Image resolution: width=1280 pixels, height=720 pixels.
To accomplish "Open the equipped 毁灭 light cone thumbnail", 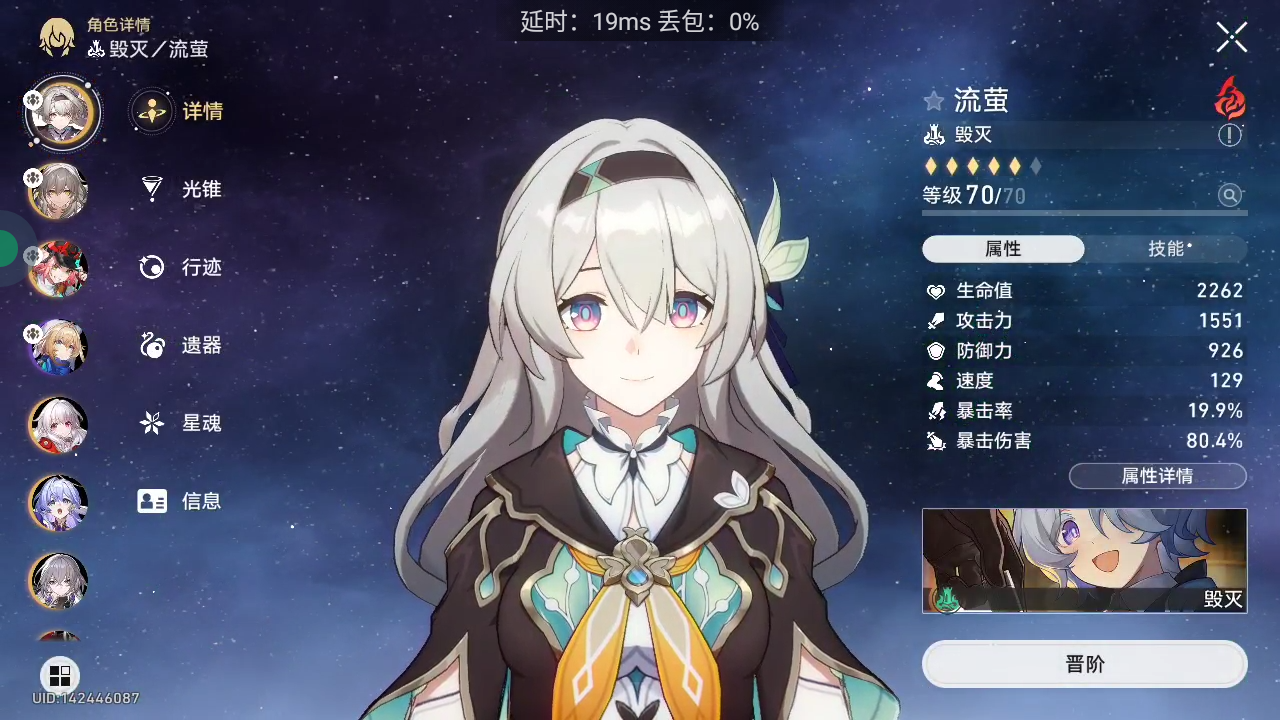I will pyautogui.click(x=1084, y=560).
